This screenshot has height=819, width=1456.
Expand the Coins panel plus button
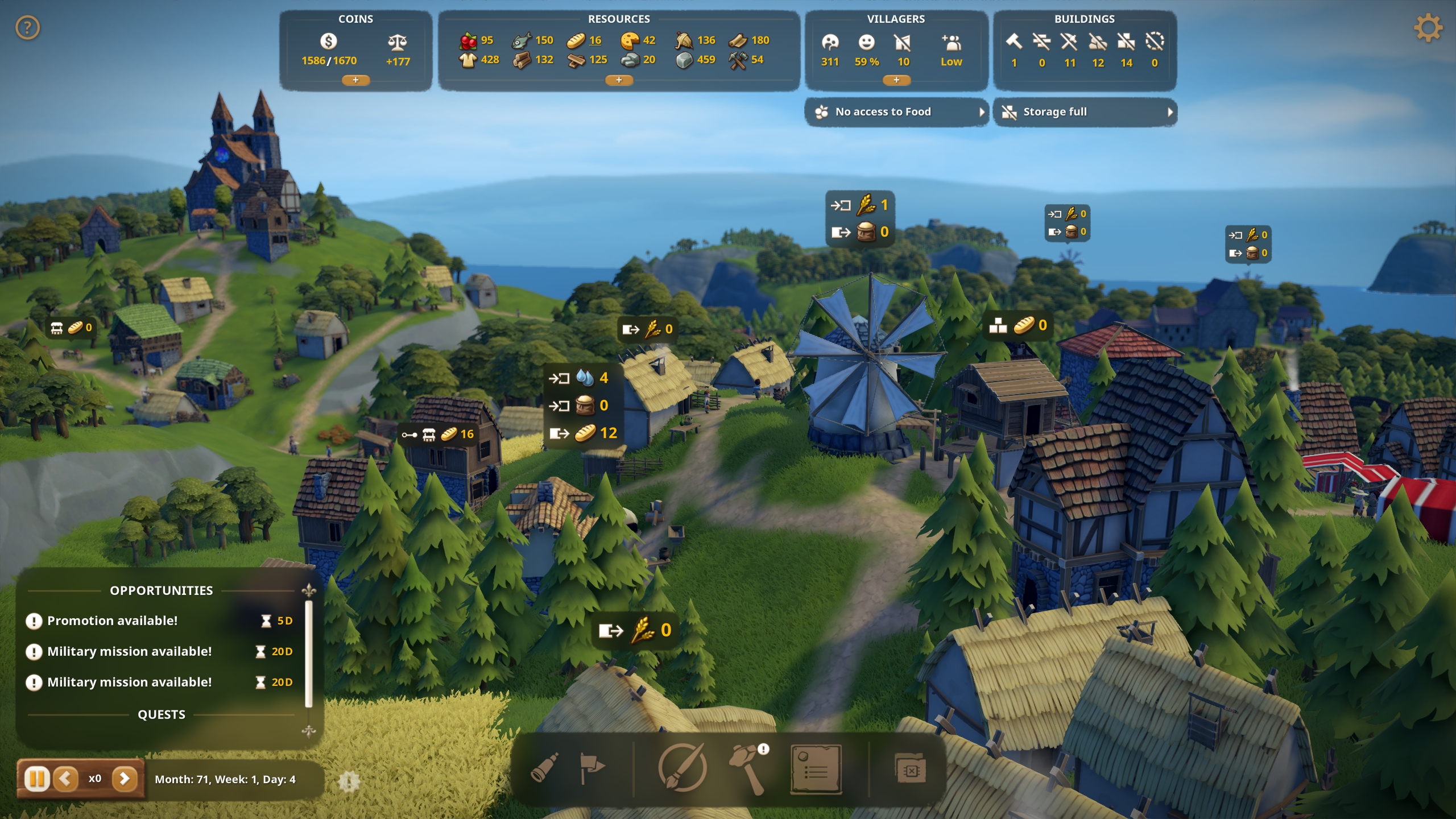click(x=355, y=80)
